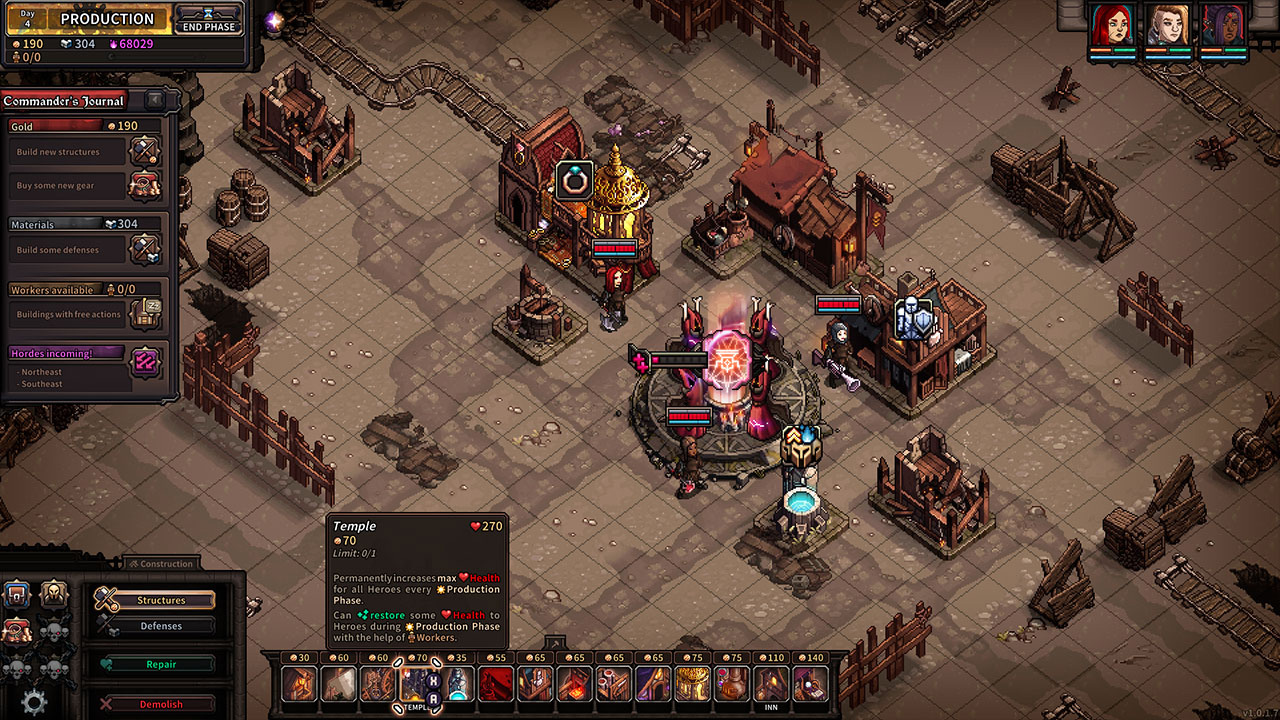
Task: Pick the first 30-cost building in hotbar
Action: point(300,682)
